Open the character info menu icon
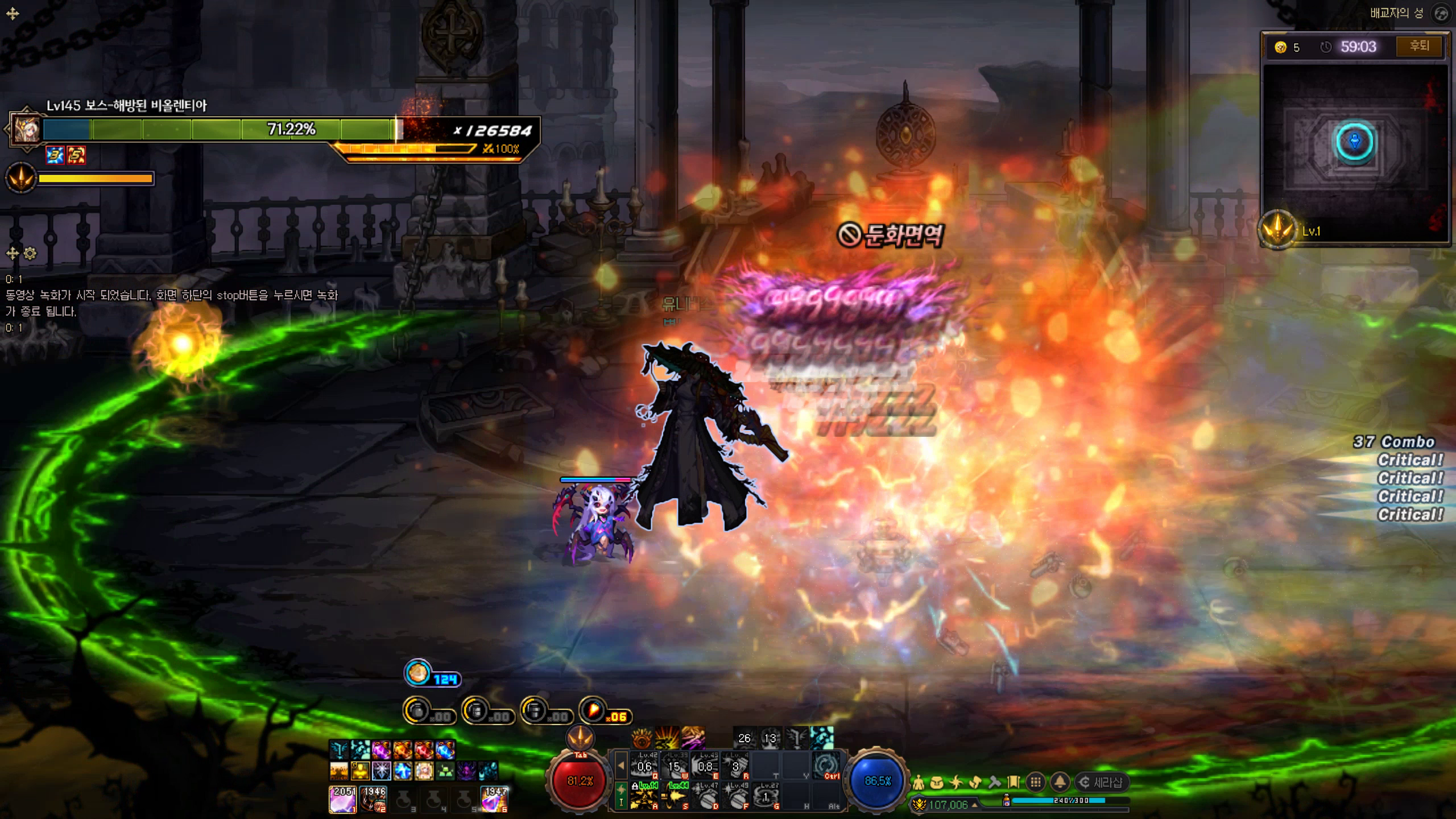This screenshot has height=819, width=1456. (x=918, y=783)
